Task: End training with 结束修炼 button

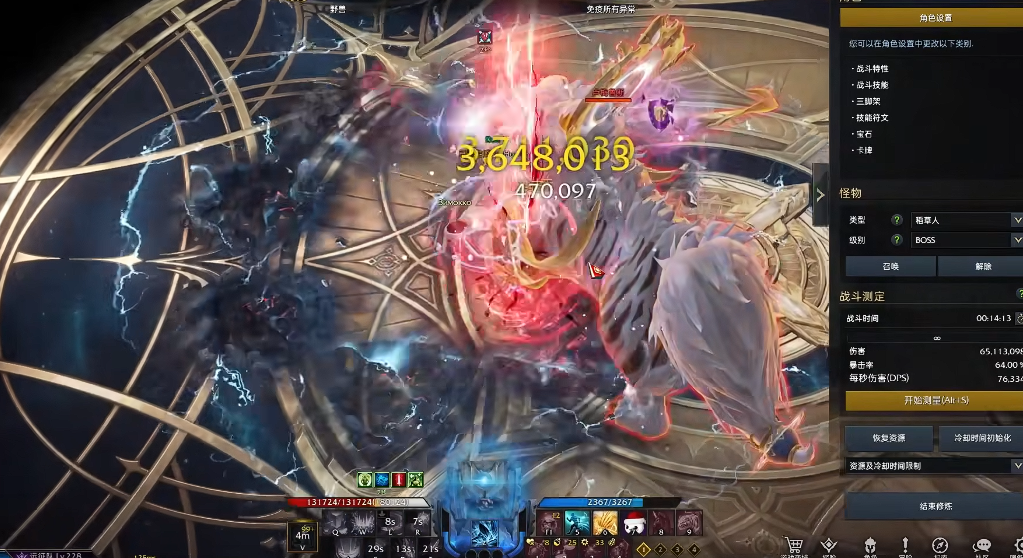Action: click(x=935, y=506)
